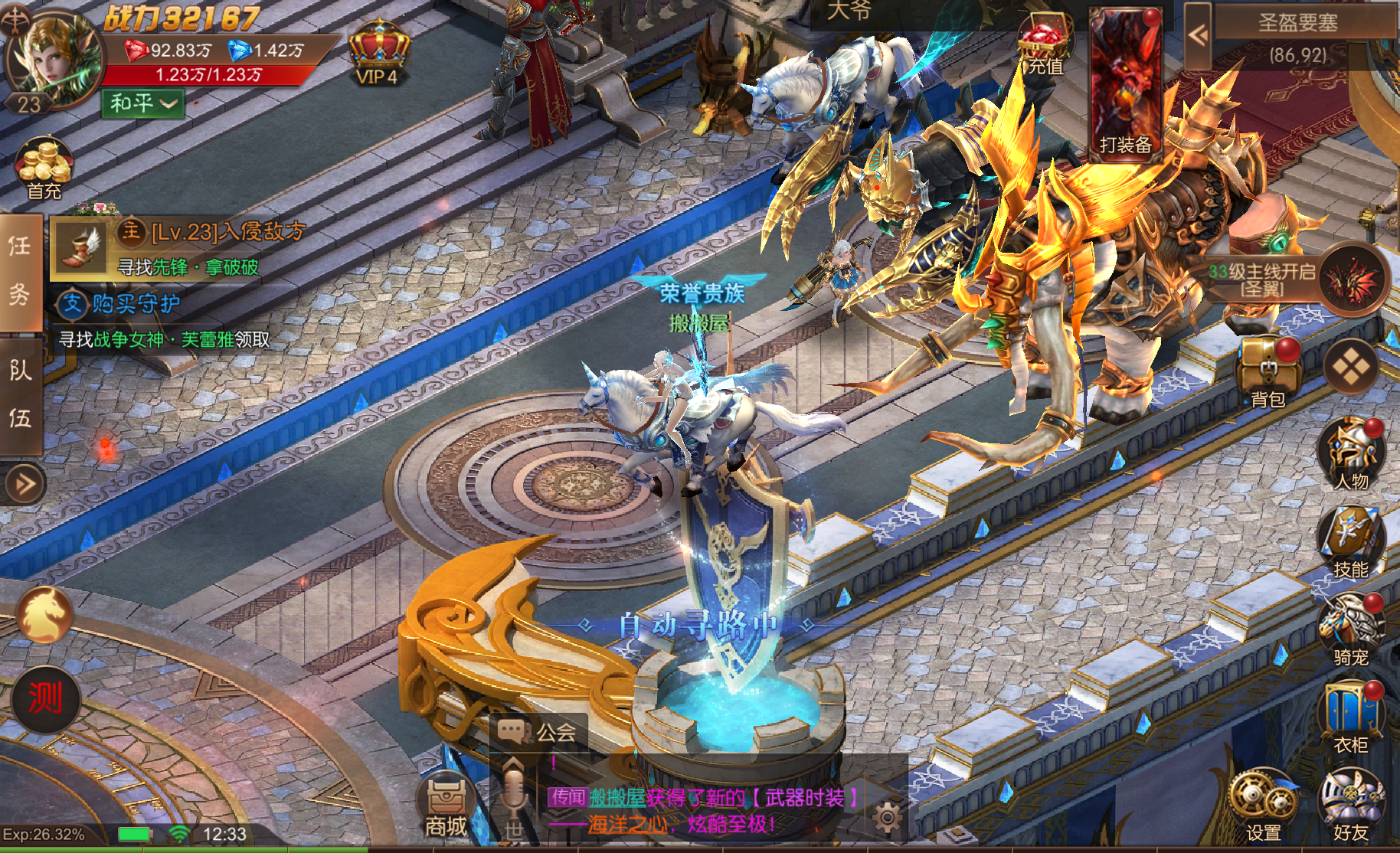Image resolution: width=1400 pixels, height=853 pixels.
Task: Open the 骑宠 mount and pet panel
Action: point(1350,629)
